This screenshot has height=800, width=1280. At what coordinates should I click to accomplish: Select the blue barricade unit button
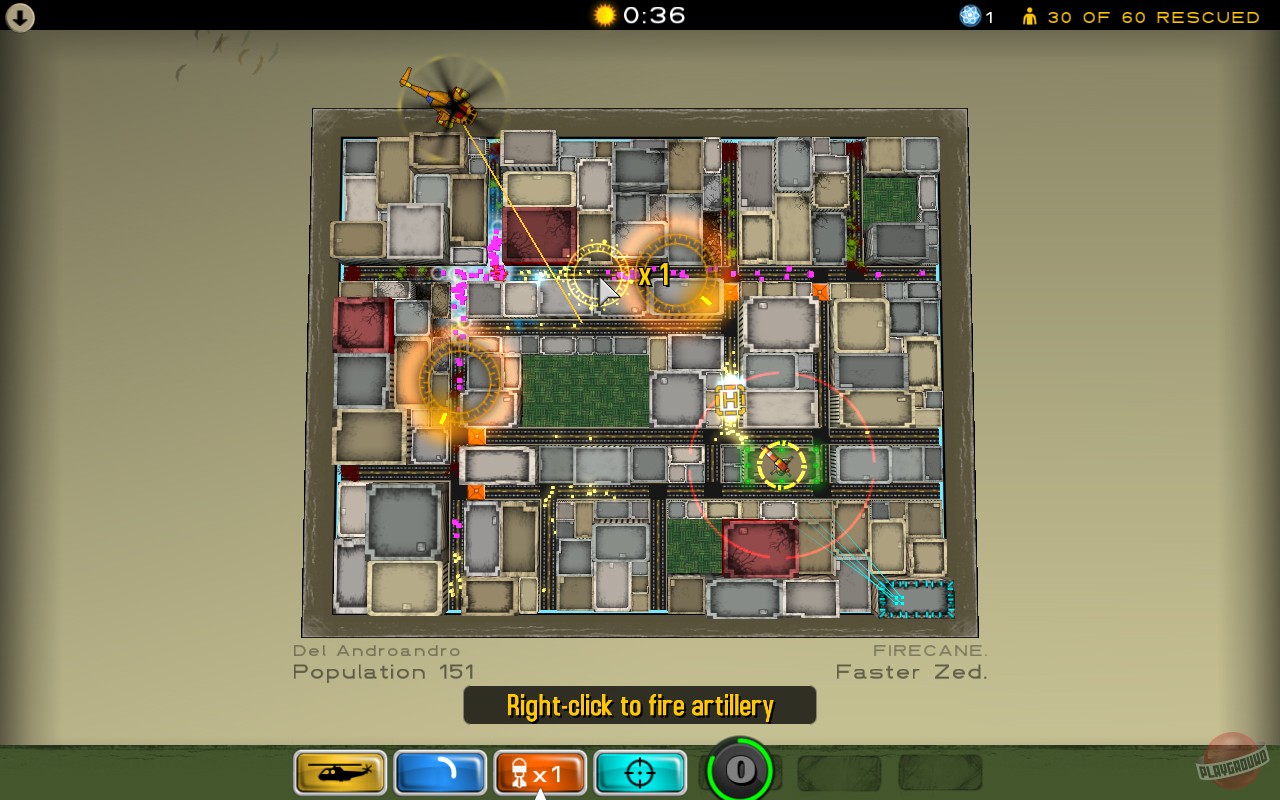tap(440, 772)
